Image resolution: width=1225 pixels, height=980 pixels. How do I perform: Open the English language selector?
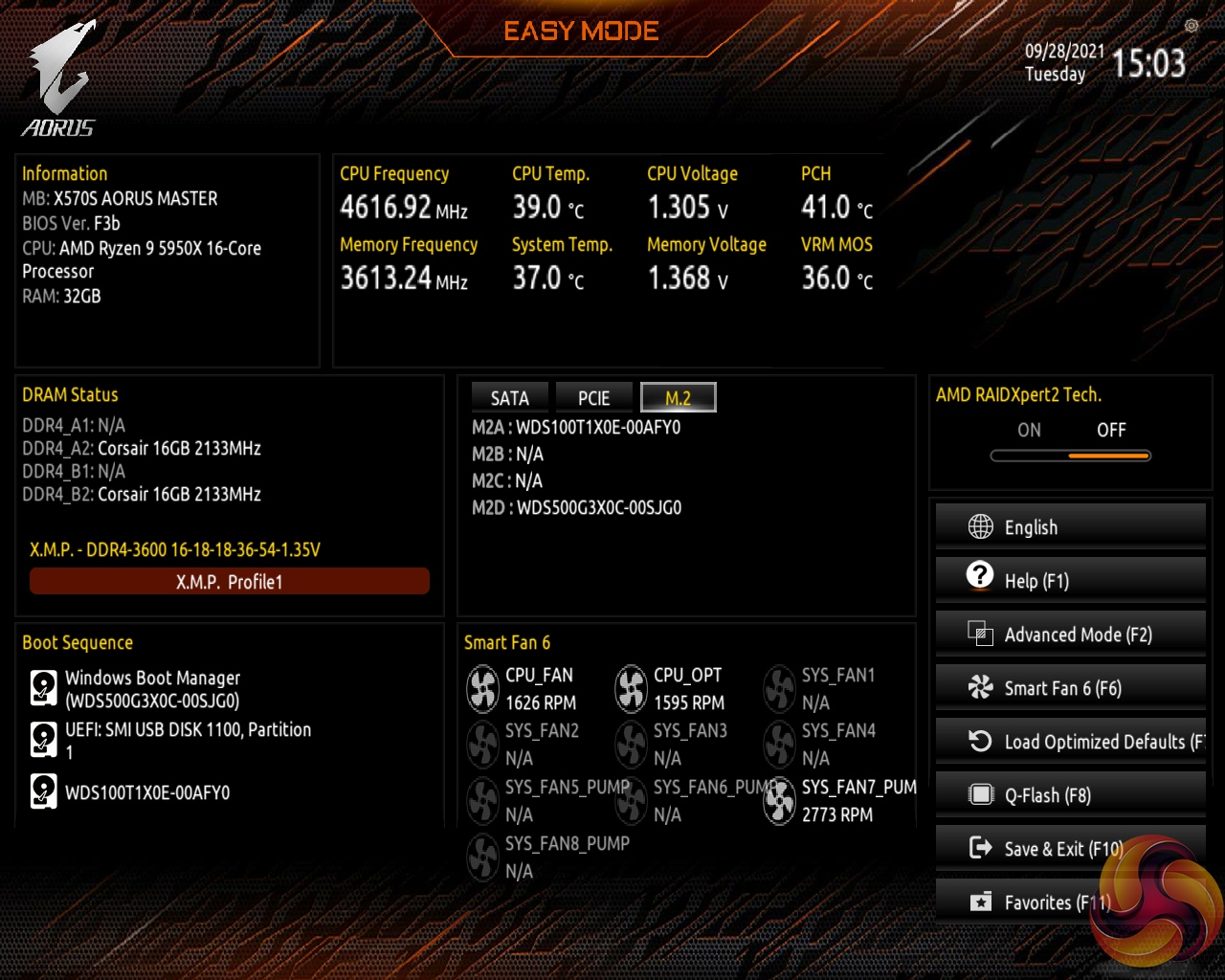point(1070,527)
